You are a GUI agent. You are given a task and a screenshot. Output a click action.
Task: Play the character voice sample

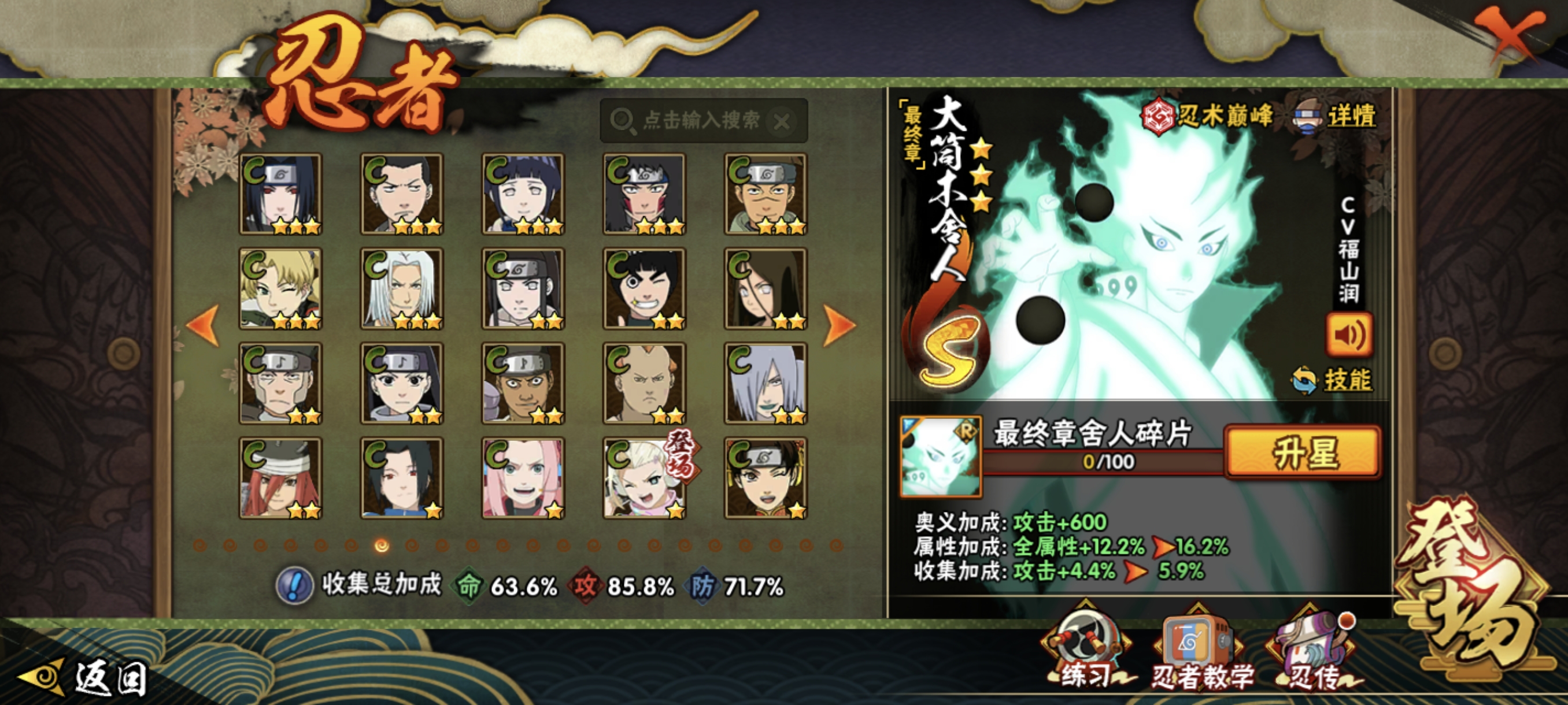point(1348,335)
